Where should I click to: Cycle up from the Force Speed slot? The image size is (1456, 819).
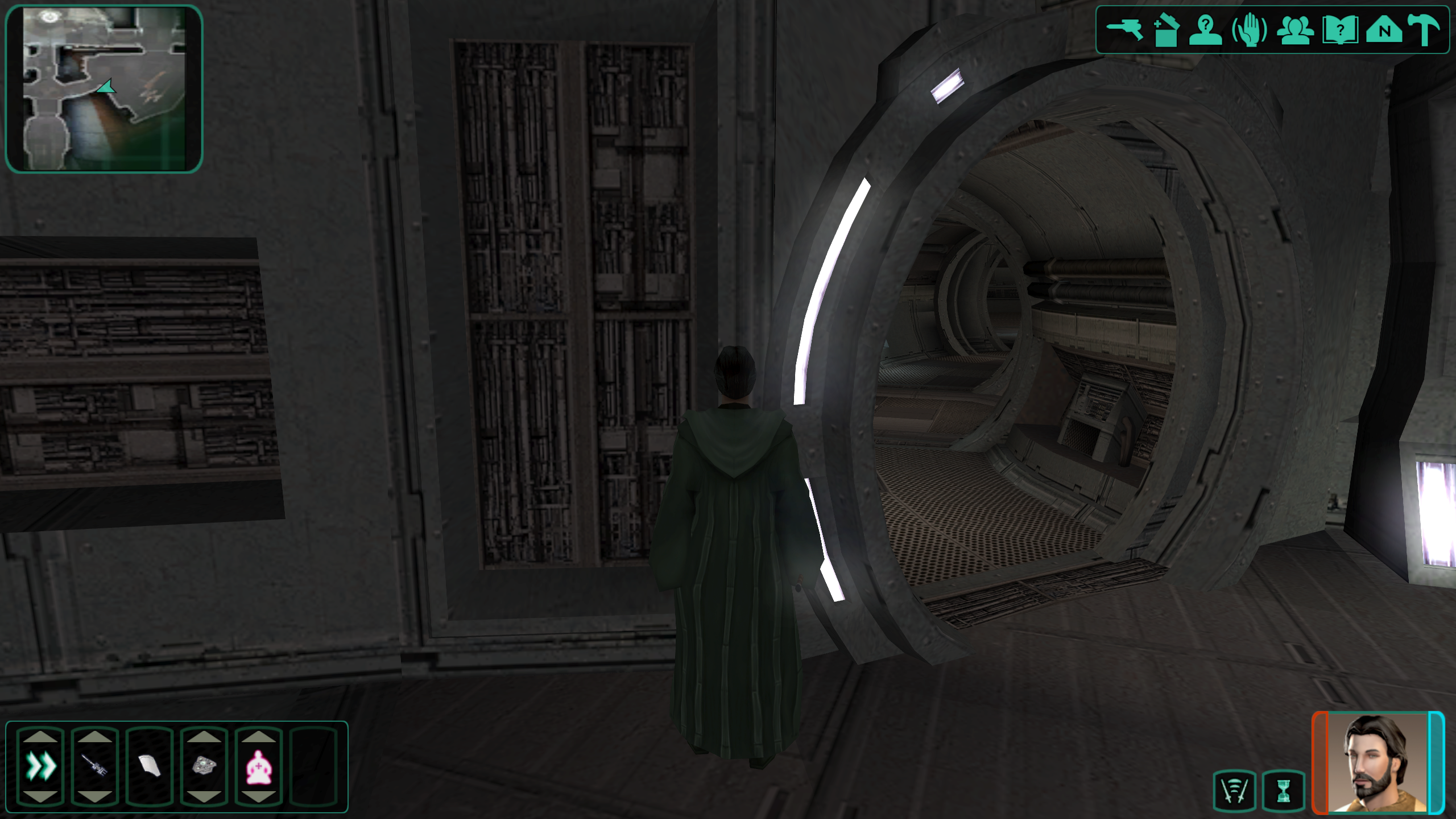point(40,737)
